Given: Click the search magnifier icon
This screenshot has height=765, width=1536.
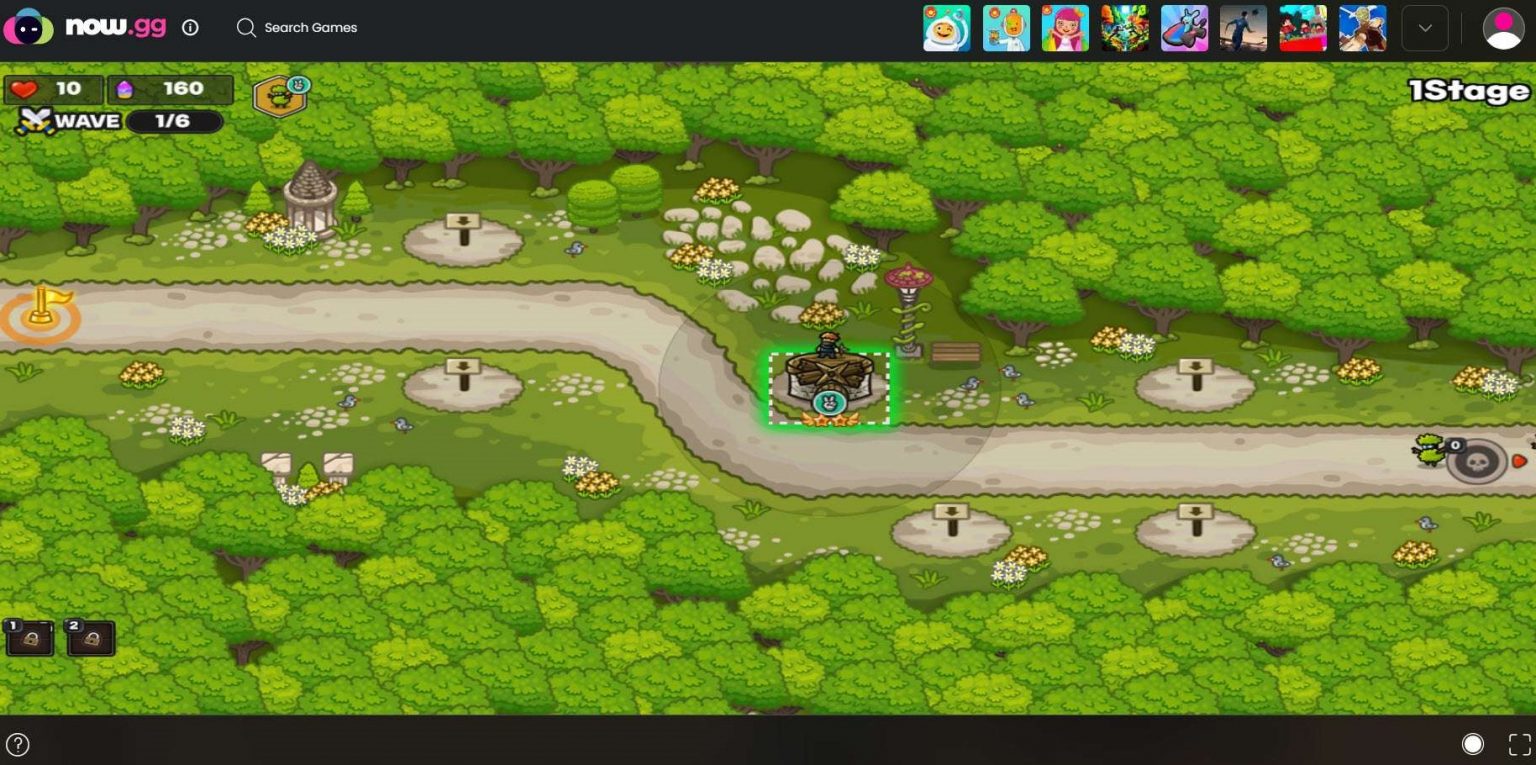Looking at the screenshot, I should 245,28.
